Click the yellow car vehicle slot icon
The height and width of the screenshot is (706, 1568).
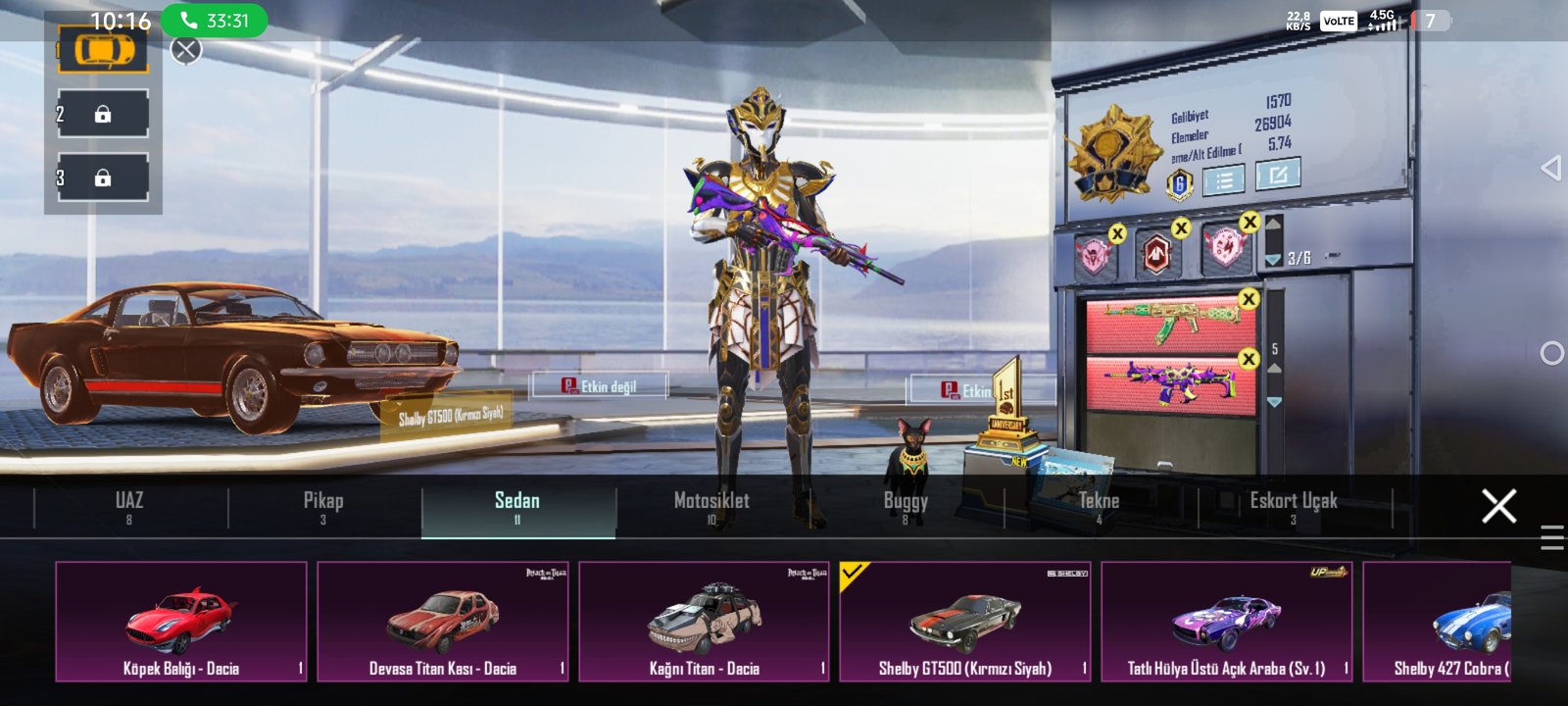coord(103,50)
